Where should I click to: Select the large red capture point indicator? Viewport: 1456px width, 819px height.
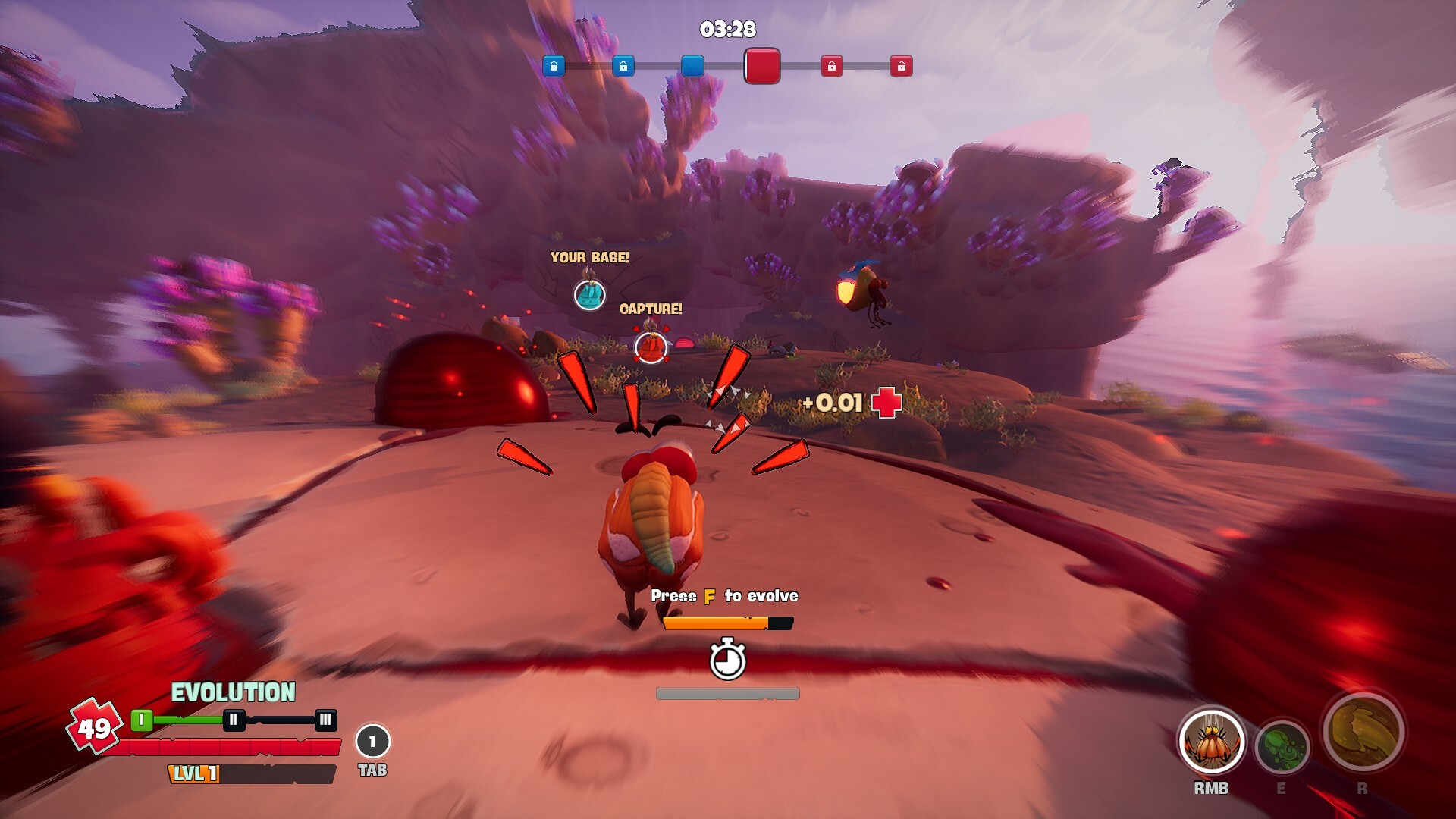click(762, 66)
